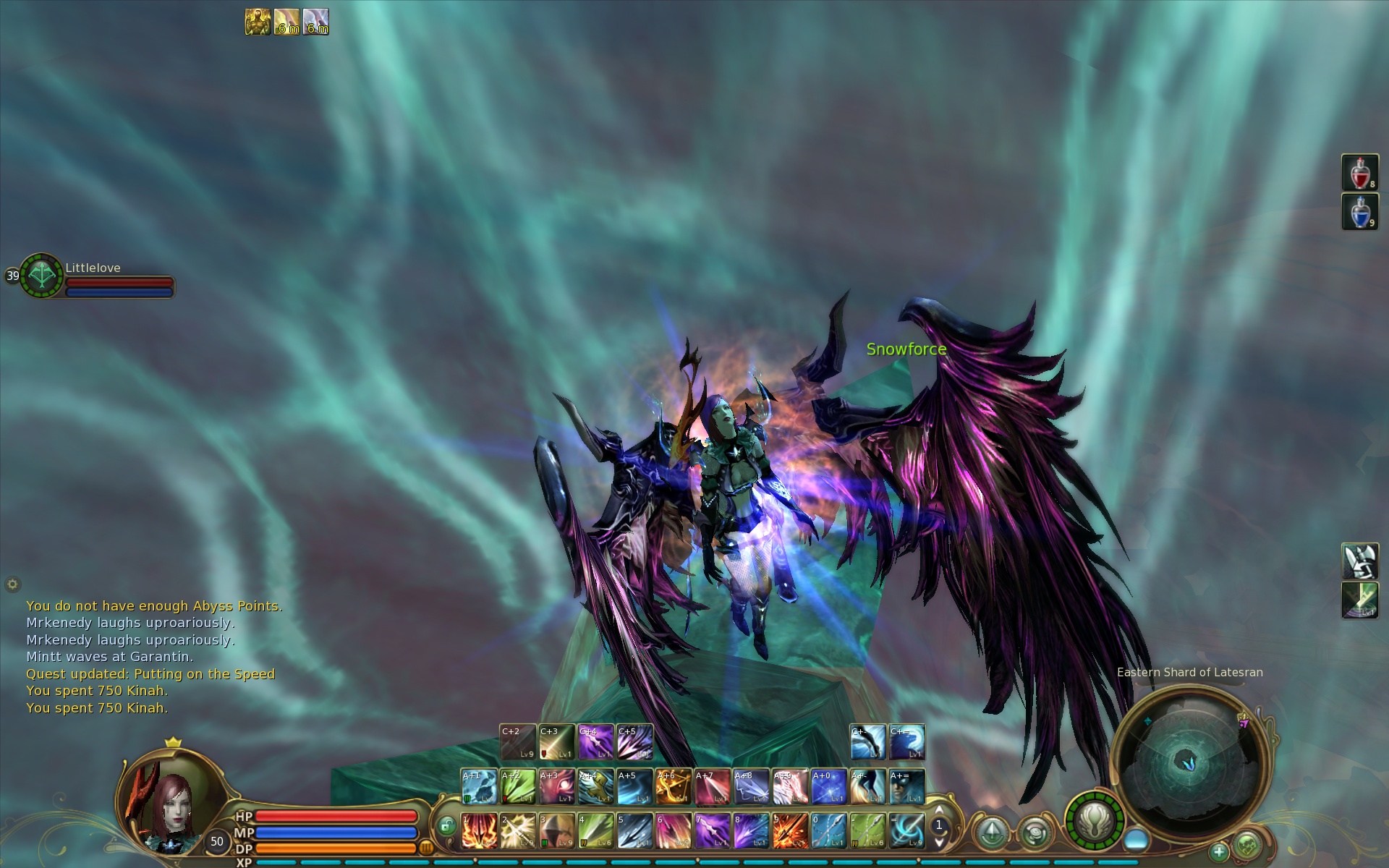The image size is (1389, 868).
Task: Use the red health potion
Action: pos(1359,173)
